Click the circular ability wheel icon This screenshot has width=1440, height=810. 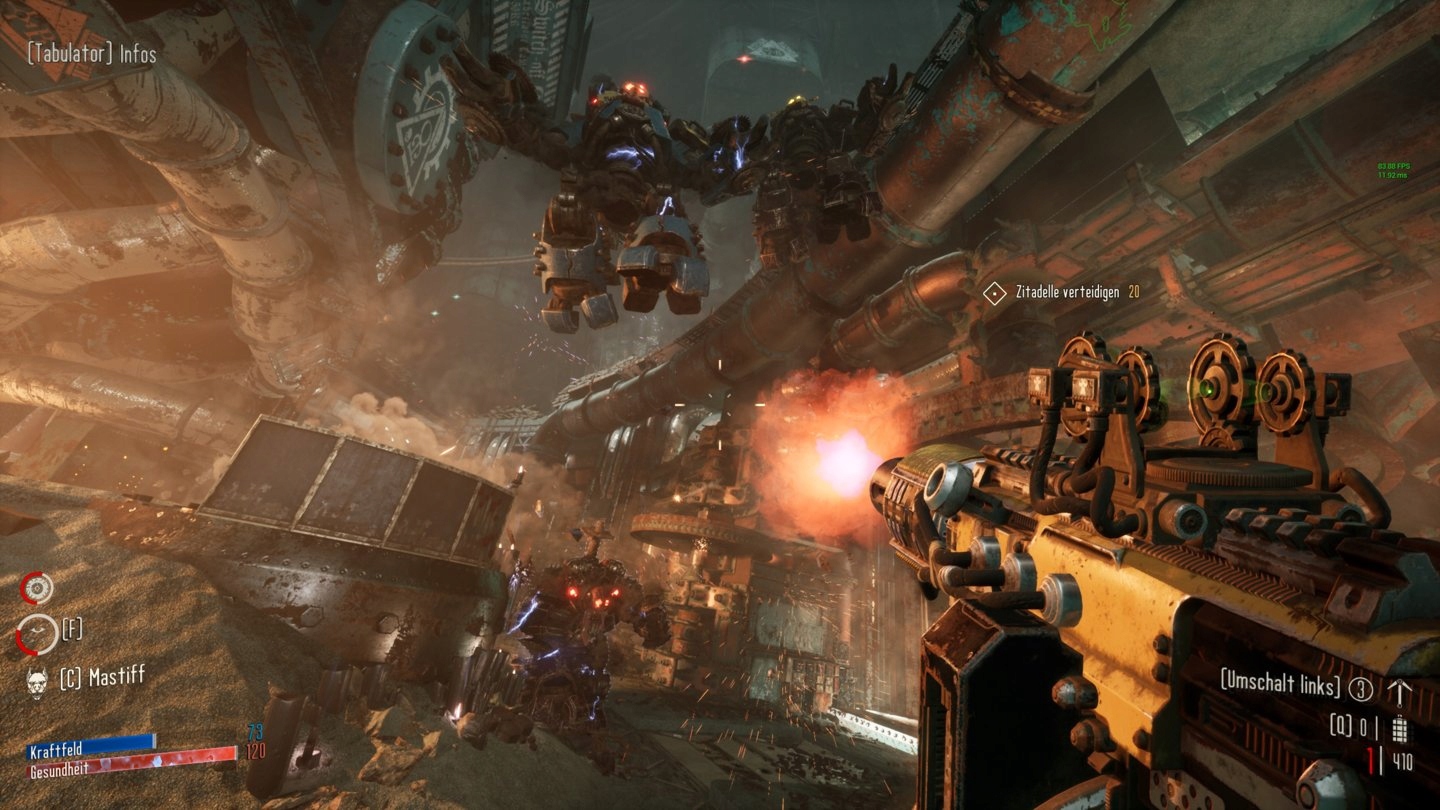tap(38, 588)
